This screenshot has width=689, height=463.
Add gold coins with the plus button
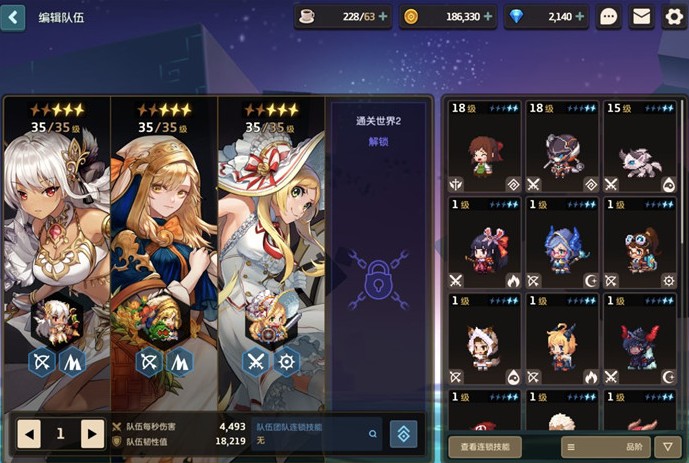pos(488,17)
